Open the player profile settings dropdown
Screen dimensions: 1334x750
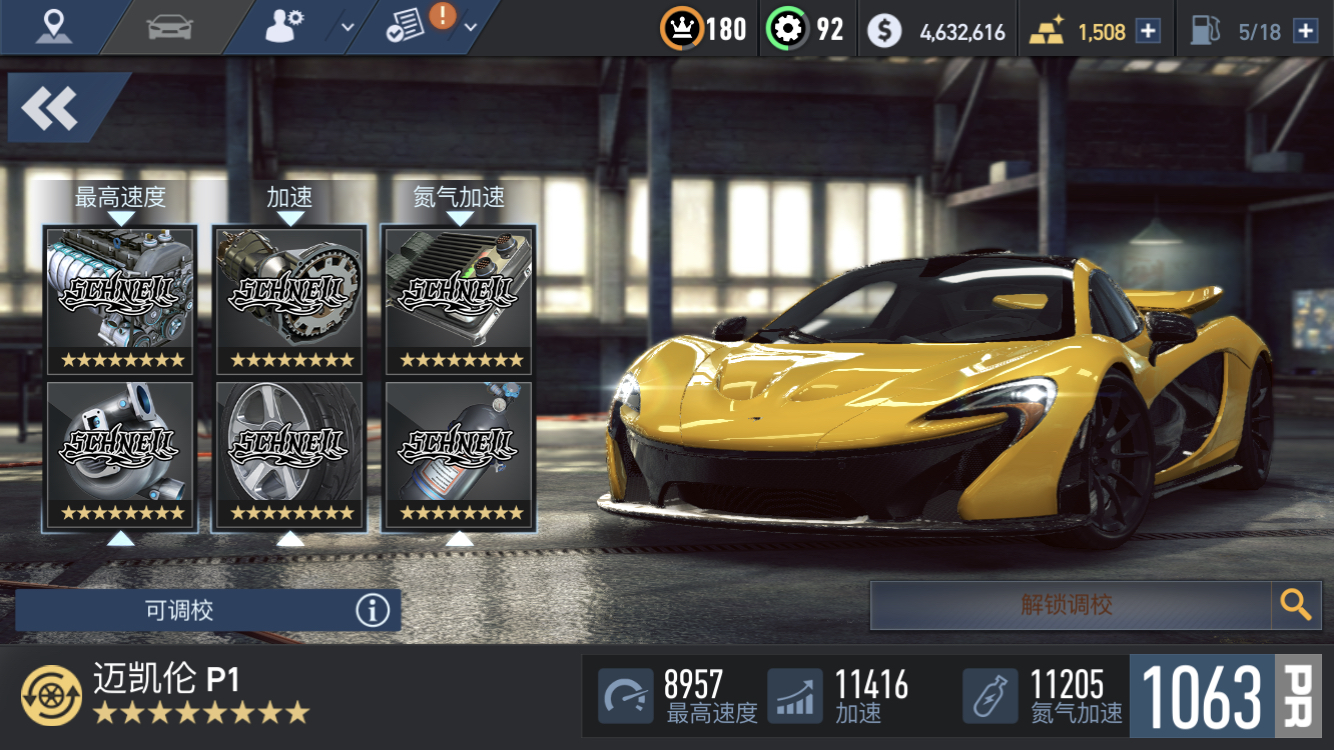tap(308, 27)
